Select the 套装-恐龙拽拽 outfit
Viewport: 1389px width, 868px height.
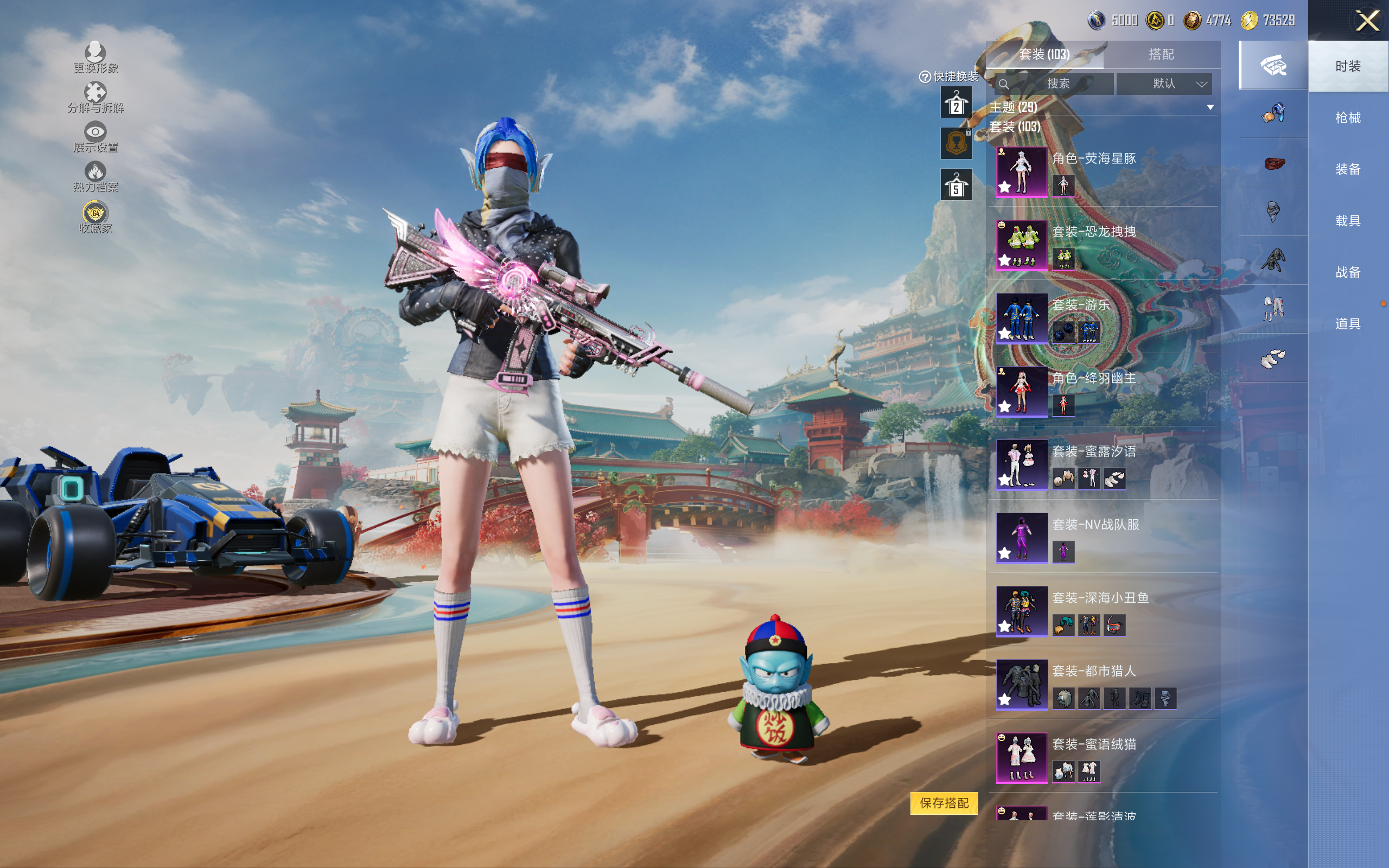pos(1022,245)
